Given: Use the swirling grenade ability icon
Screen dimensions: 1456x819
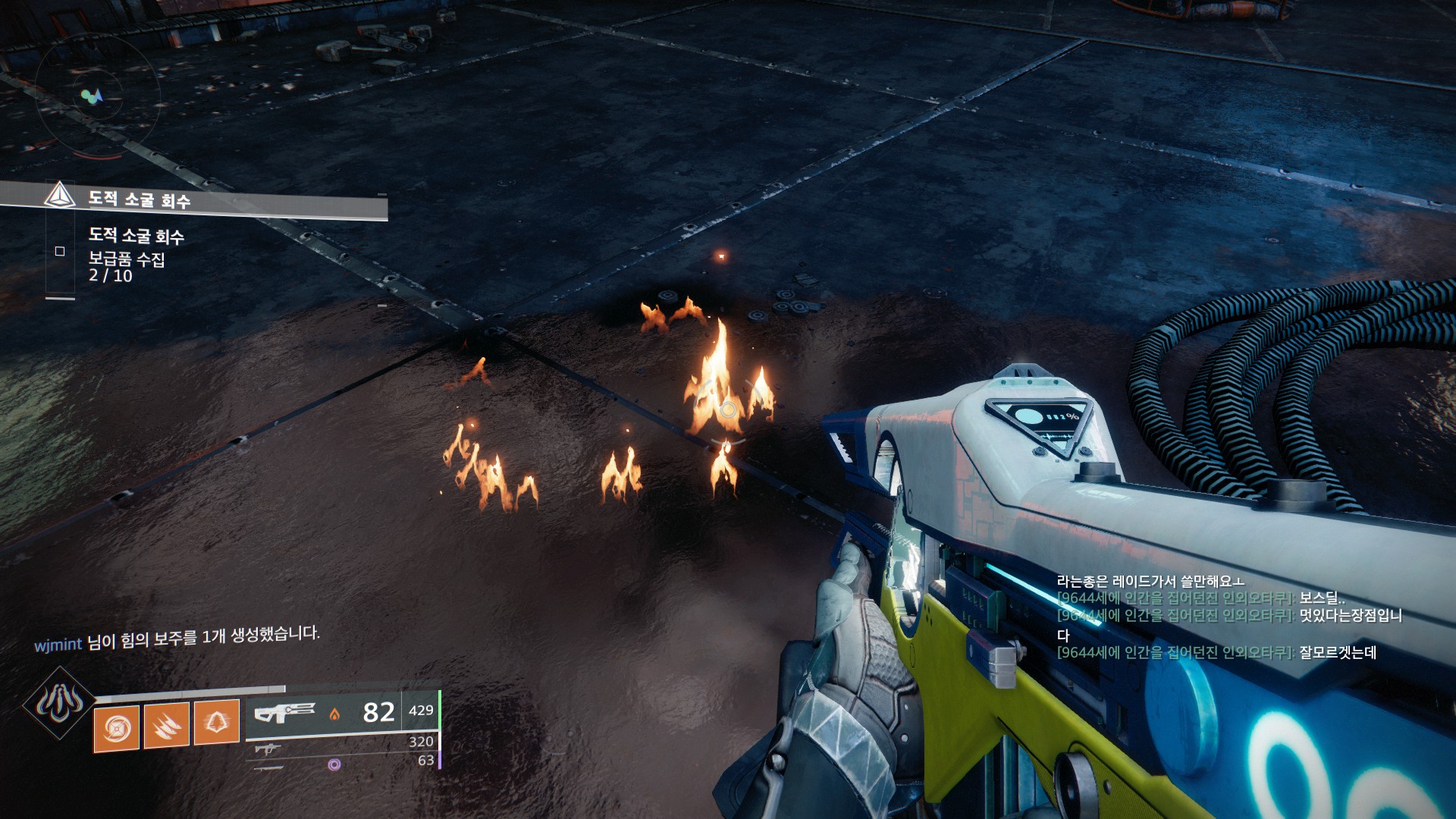Looking at the screenshot, I should click(117, 728).
